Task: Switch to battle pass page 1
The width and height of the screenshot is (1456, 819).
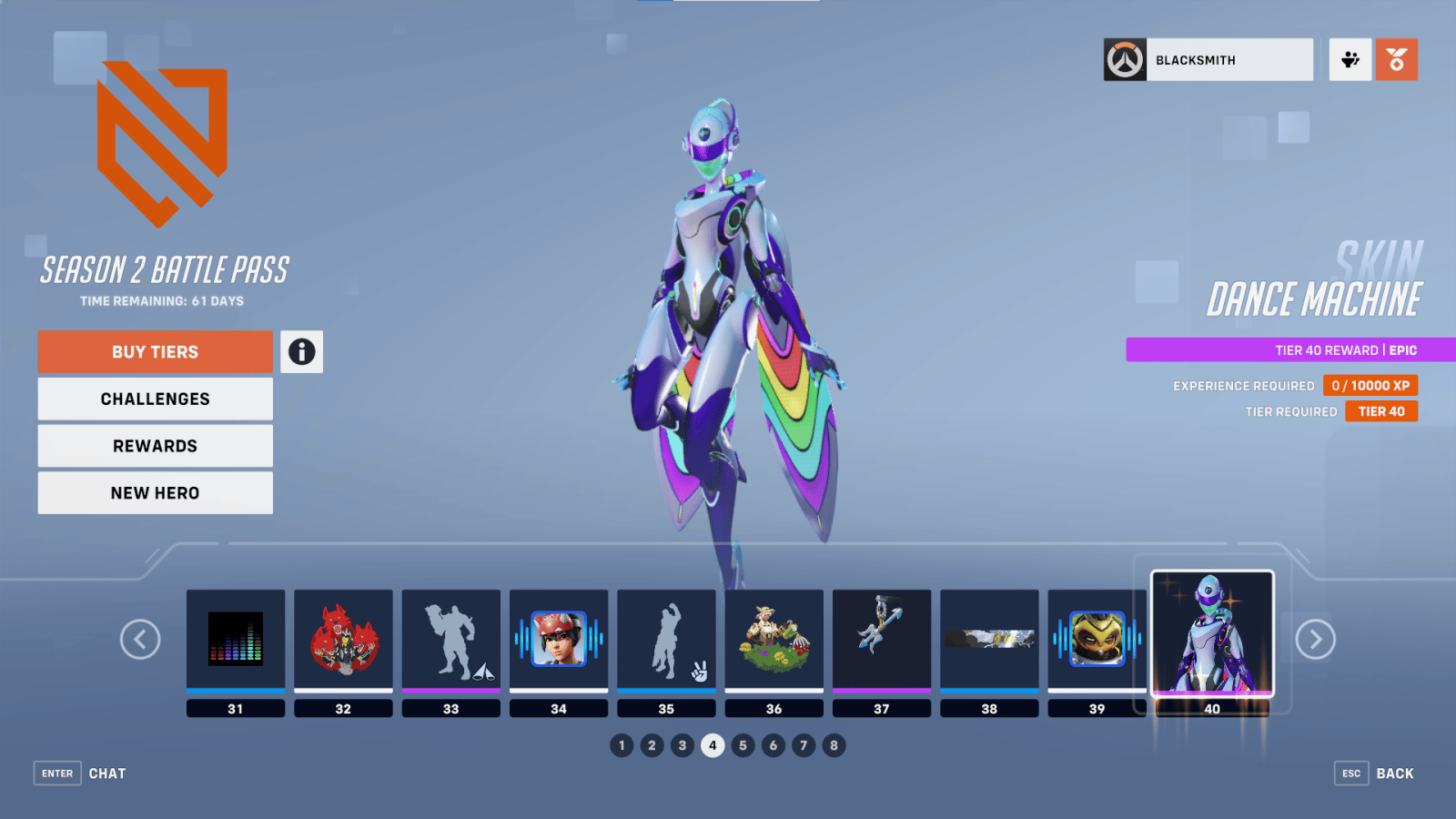Action: (622, 744)
